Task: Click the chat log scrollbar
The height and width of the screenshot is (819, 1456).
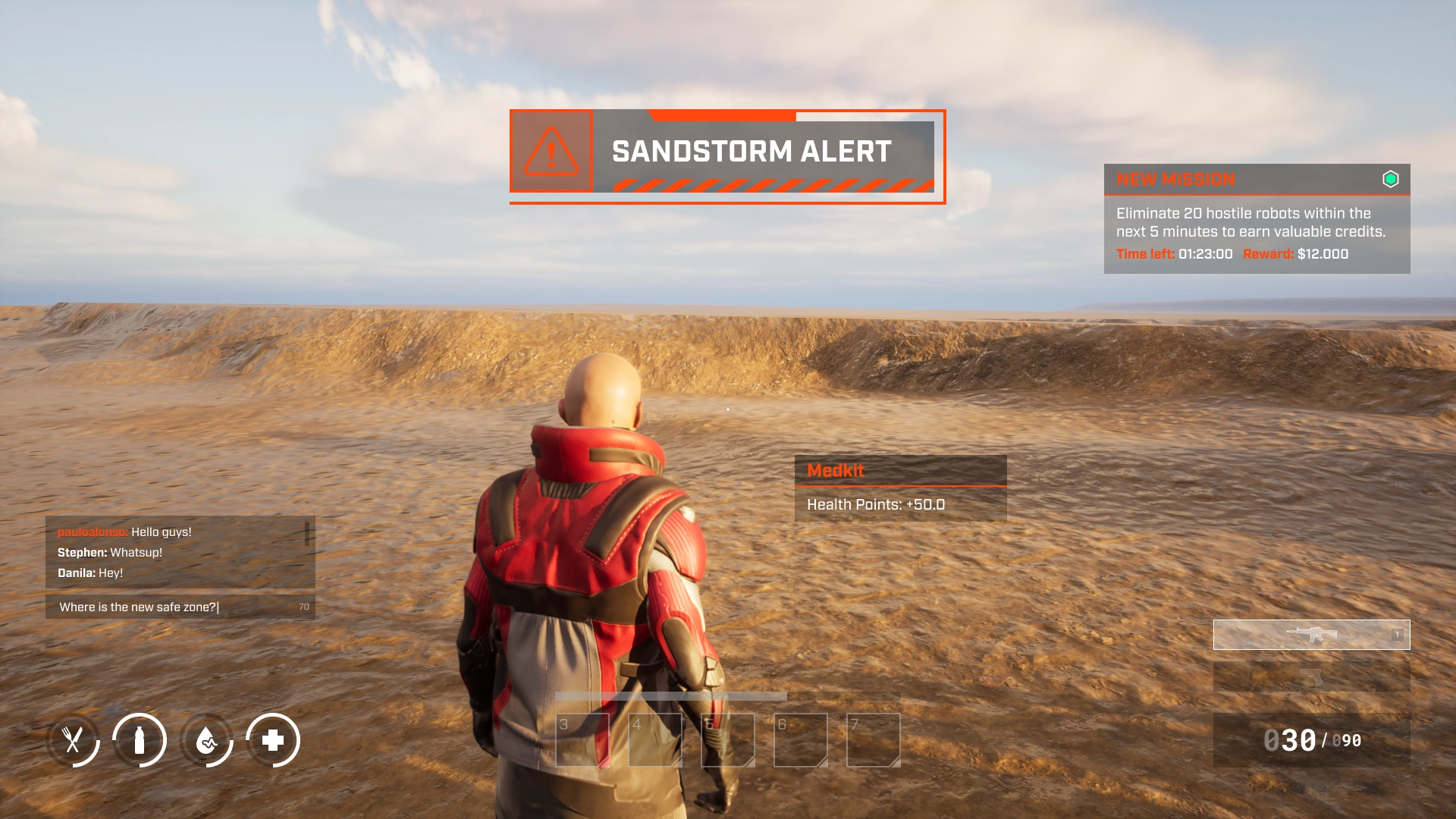Action: pyautogui.click(x=307, y=533)
